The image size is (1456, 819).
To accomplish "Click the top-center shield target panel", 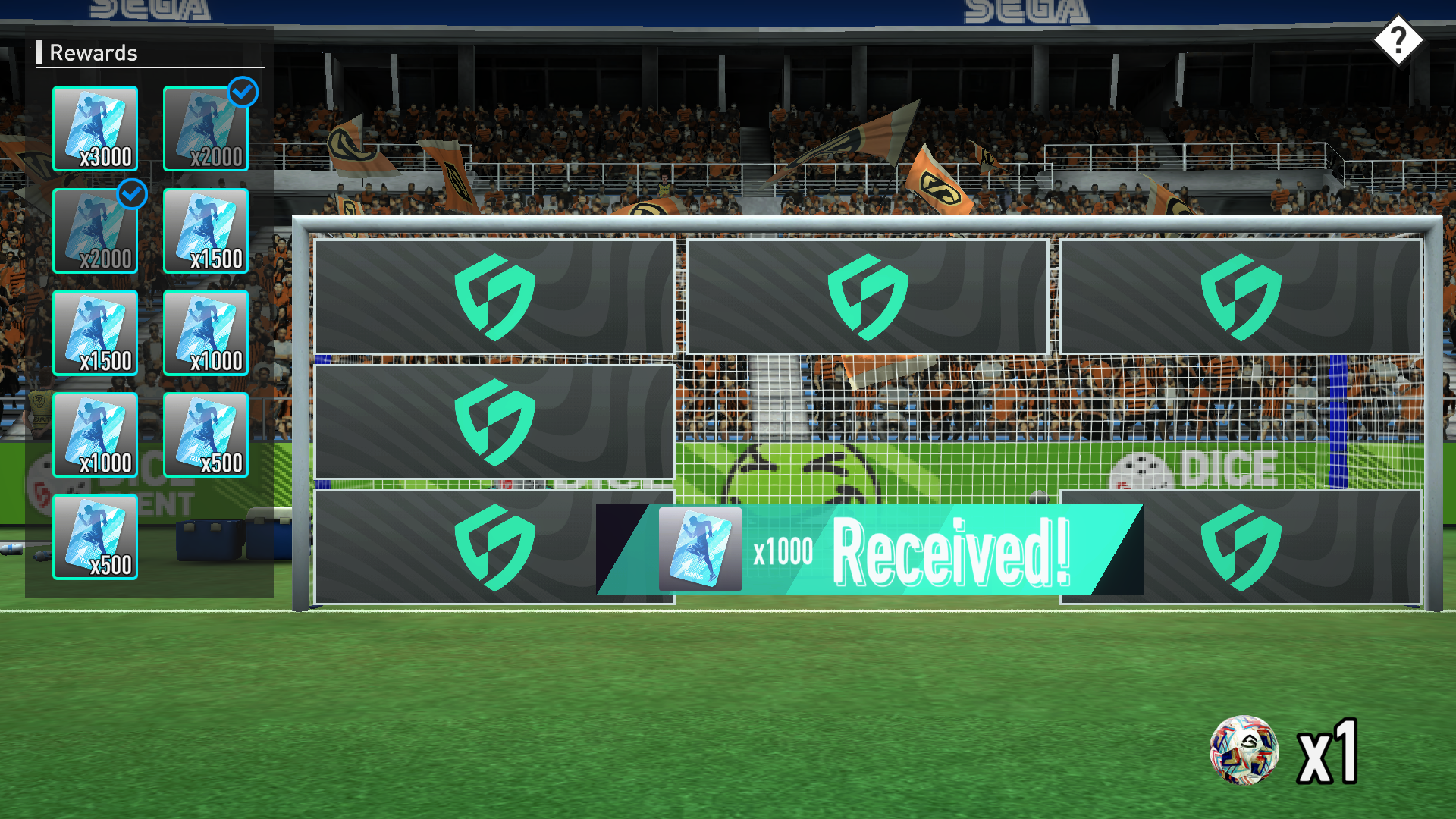I will click(867, 296).
